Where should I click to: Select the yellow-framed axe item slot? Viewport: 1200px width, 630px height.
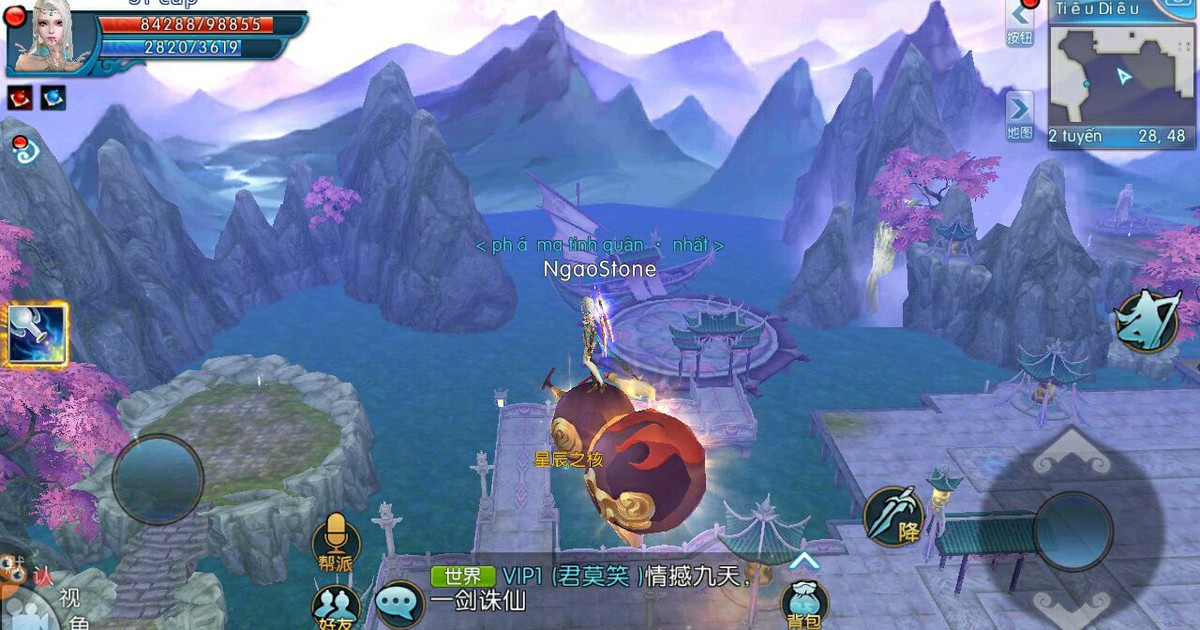pos(35,334)
